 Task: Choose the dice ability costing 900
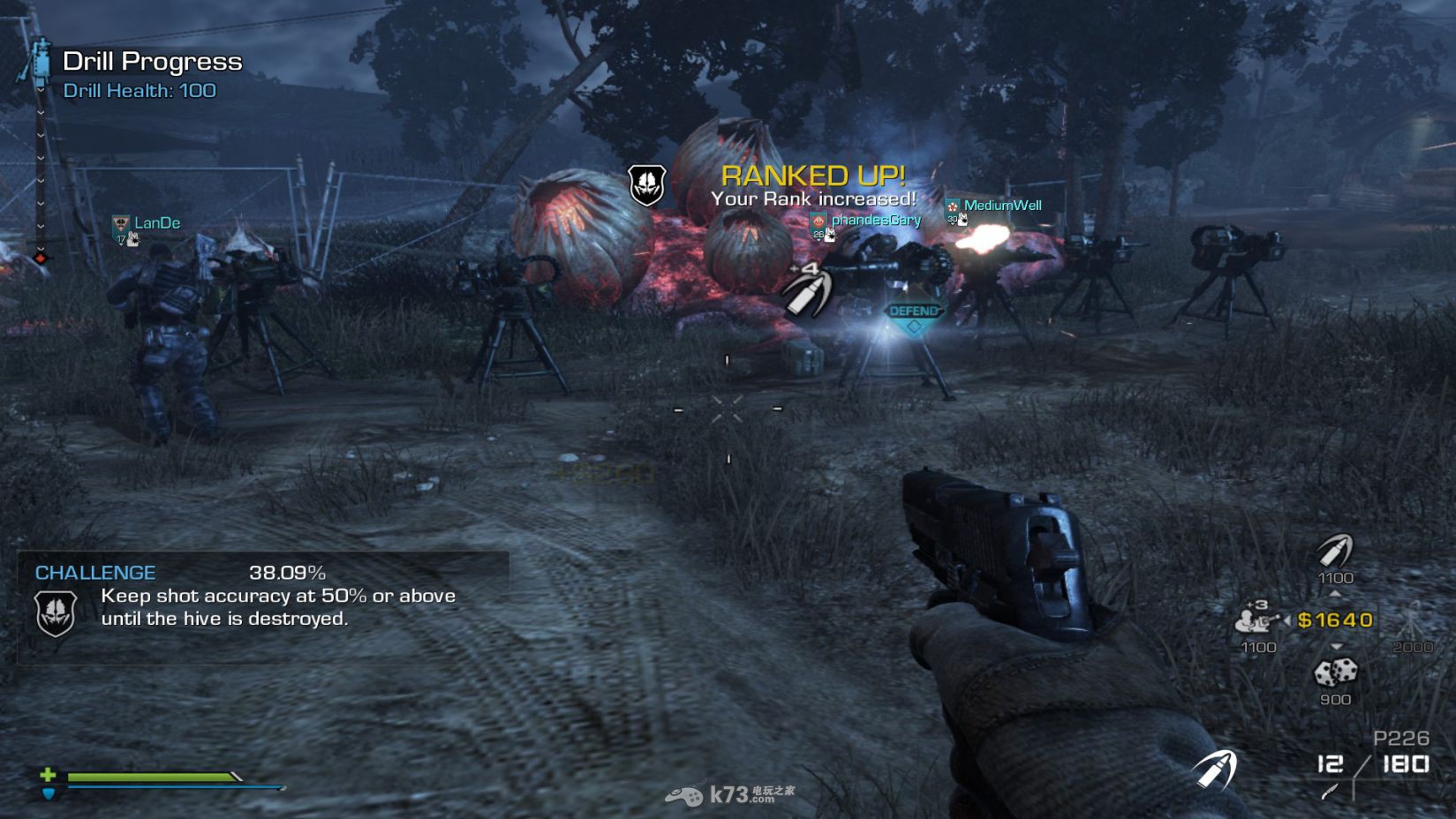tap(1335, 673)
